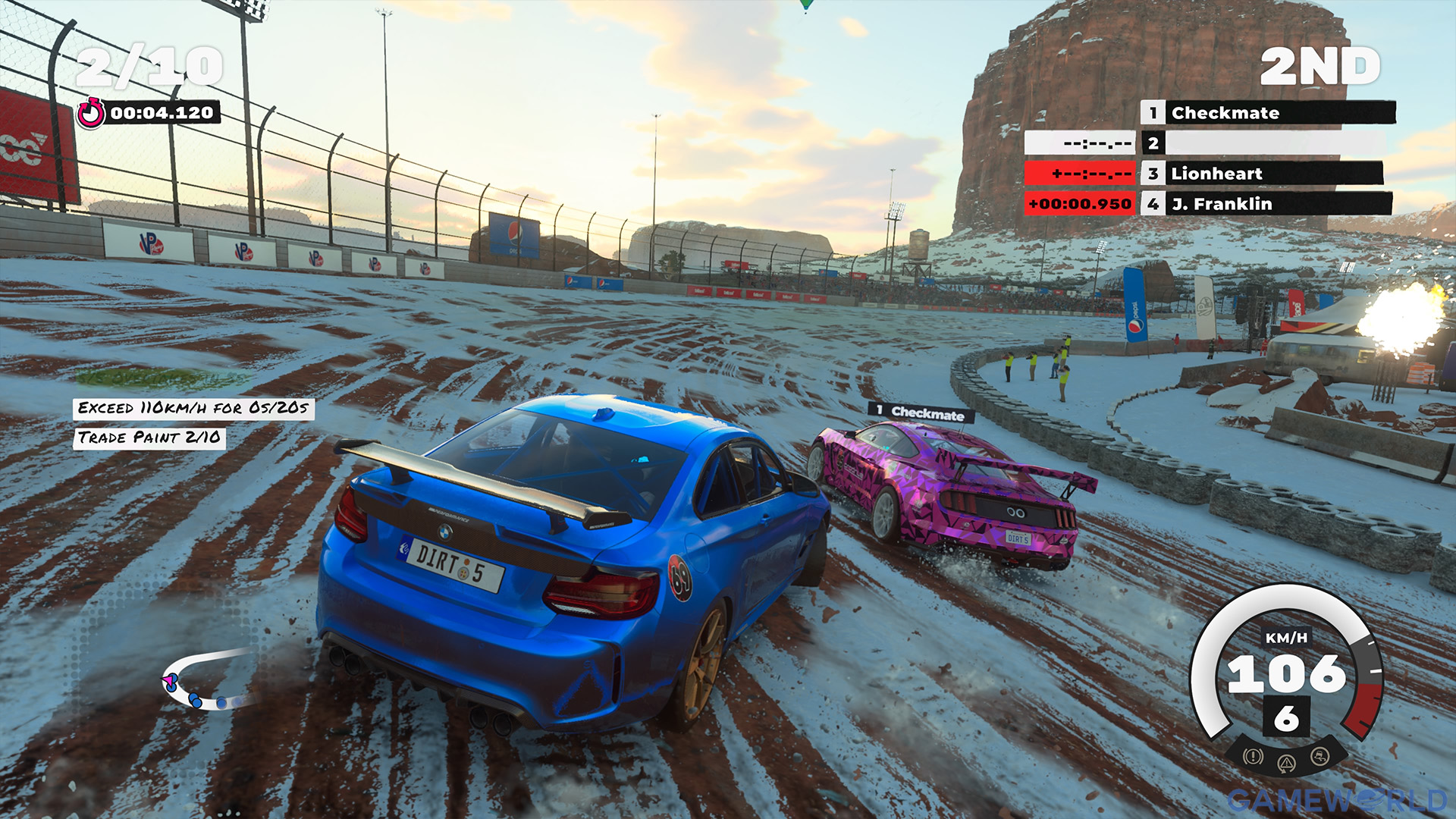Click the pink stopwatch icon by lap timer
The image size is (1456, 819).
coord(91,114)
